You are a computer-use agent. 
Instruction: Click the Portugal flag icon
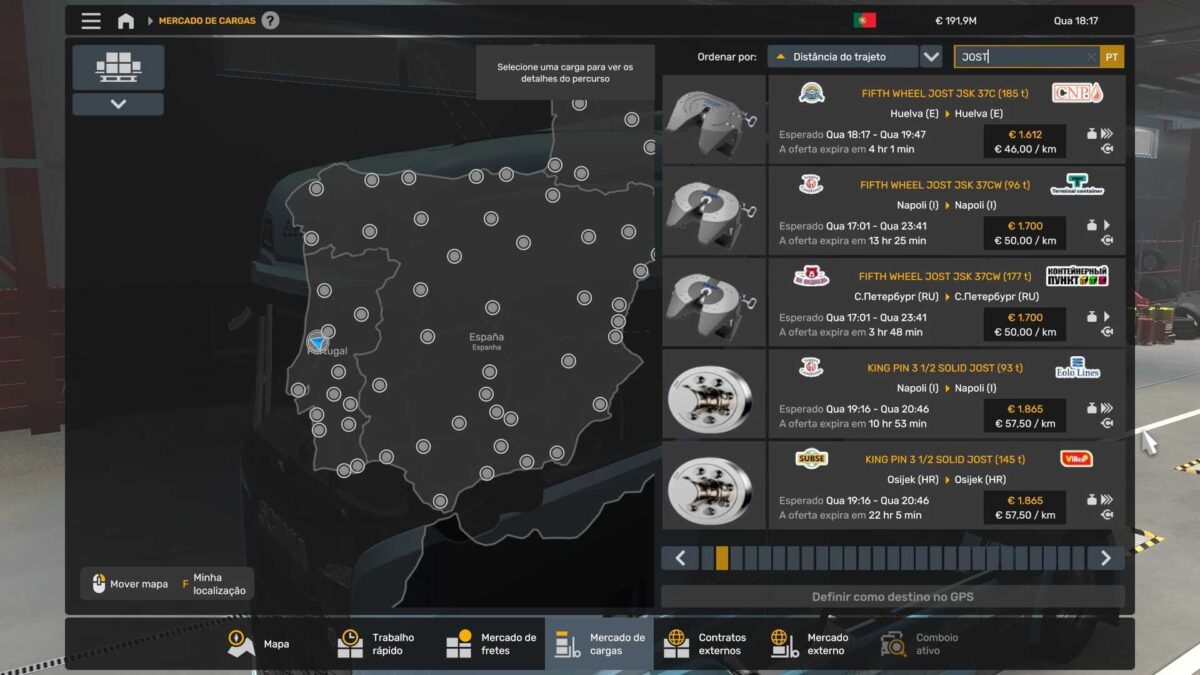click(x=865, y=20)
